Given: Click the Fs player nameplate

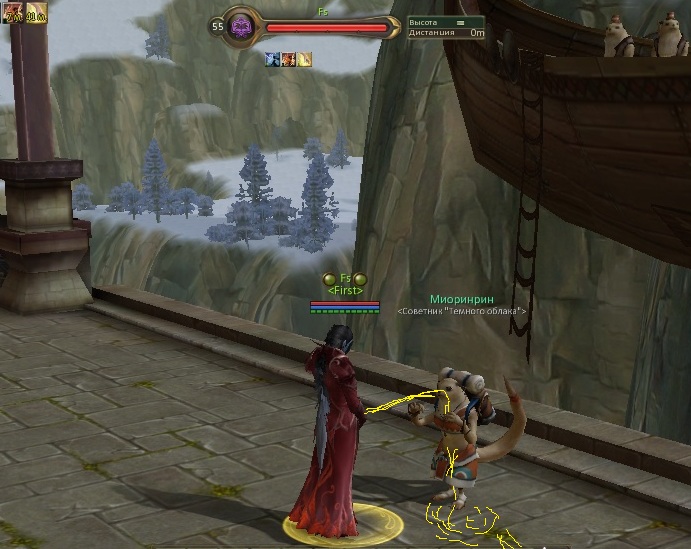Looking at the screenshot, I should click(x=345, y=278).
